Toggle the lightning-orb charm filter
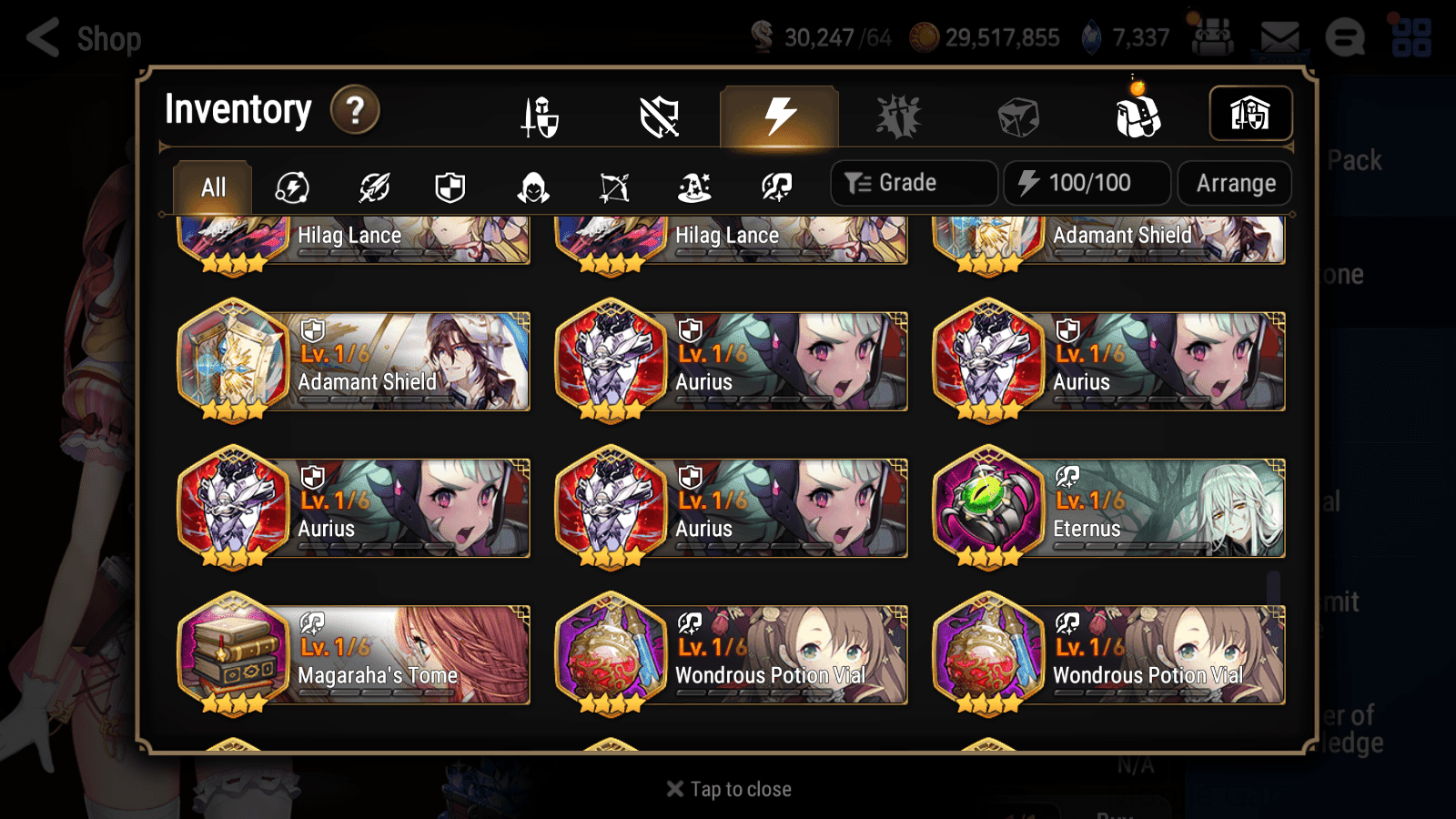This screenshot has width=1456, height=819. pyautogui.click(x=289, y=187)
